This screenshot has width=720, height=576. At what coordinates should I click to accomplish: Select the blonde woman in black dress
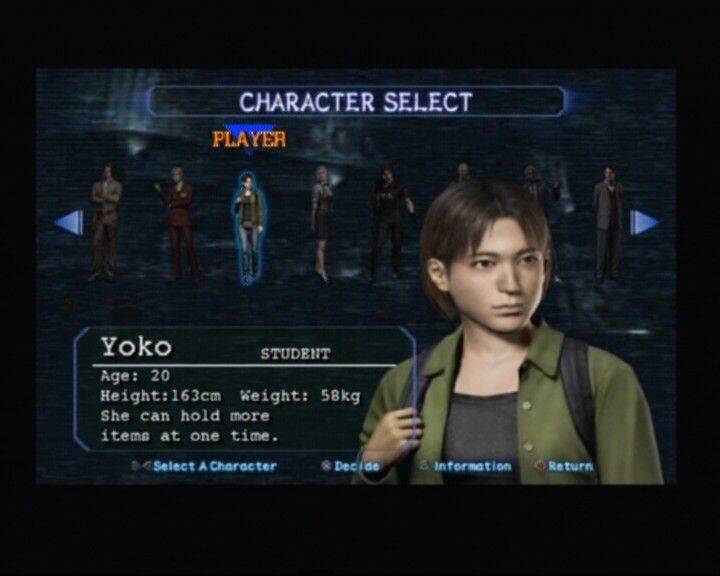click(x=322, y=222)
